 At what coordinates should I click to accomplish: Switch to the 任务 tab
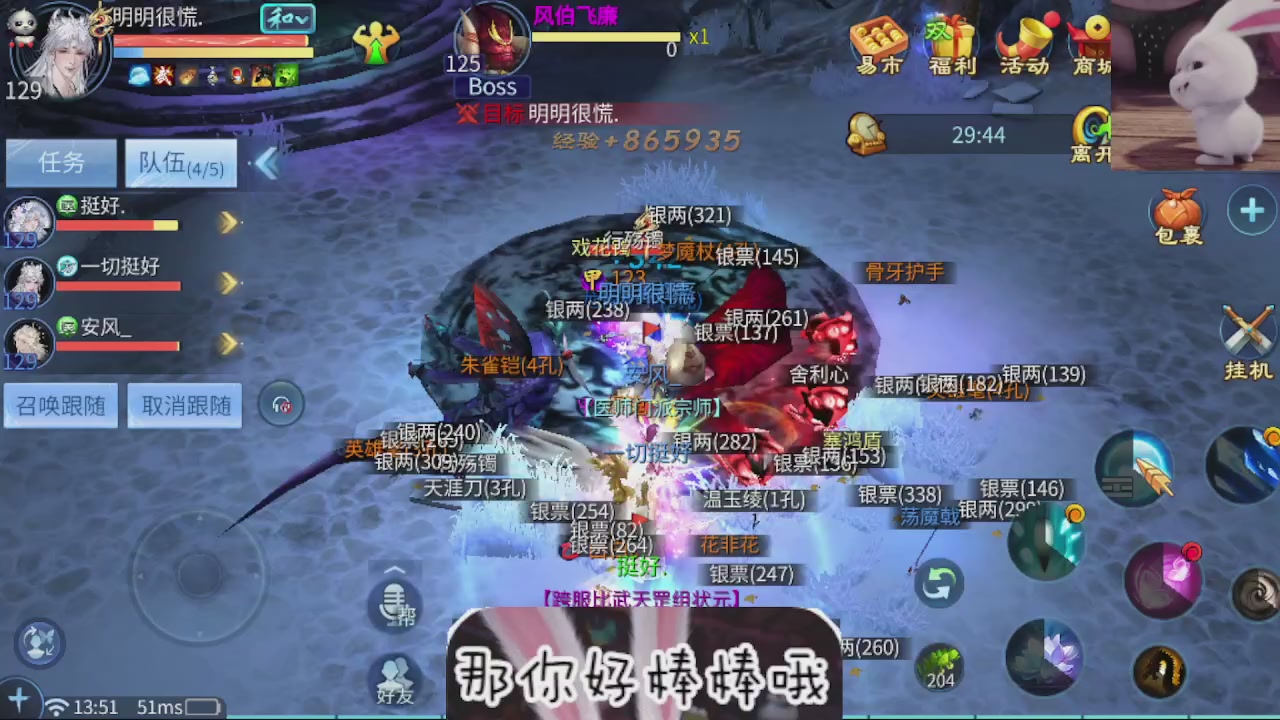(x=61, y=163)
